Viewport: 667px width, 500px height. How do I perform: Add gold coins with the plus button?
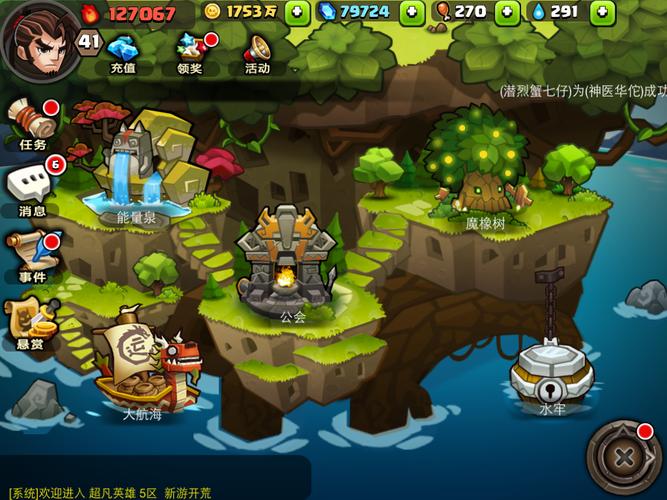297,13
